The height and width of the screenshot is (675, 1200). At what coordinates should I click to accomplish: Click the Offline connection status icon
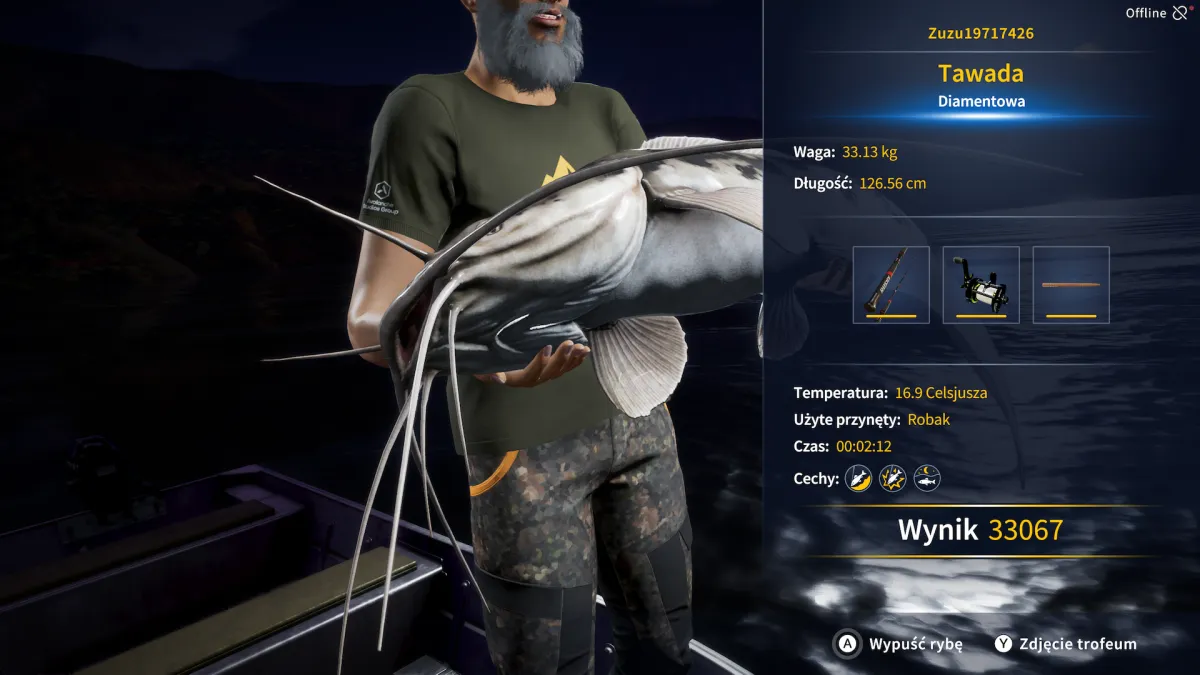point(1181,13)
